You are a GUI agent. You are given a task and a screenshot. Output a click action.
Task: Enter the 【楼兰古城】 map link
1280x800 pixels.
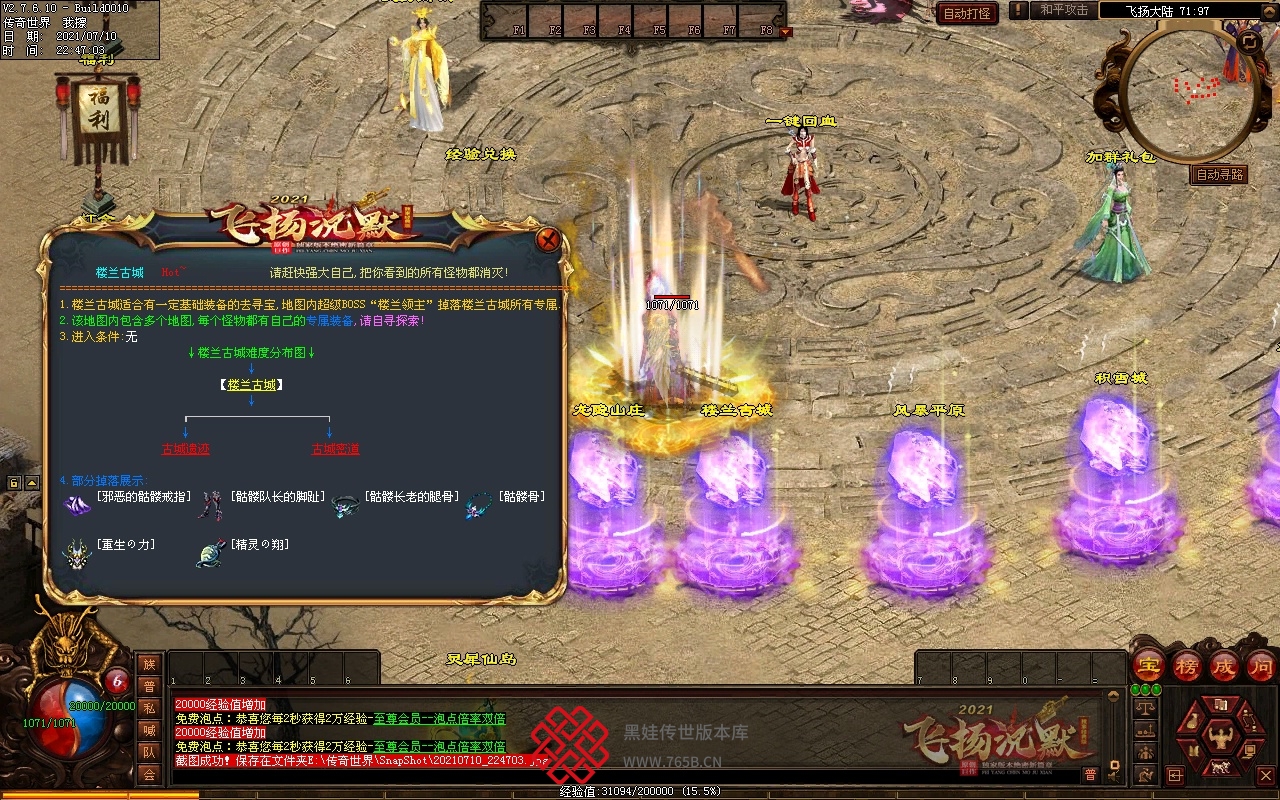tap(250, 385)
